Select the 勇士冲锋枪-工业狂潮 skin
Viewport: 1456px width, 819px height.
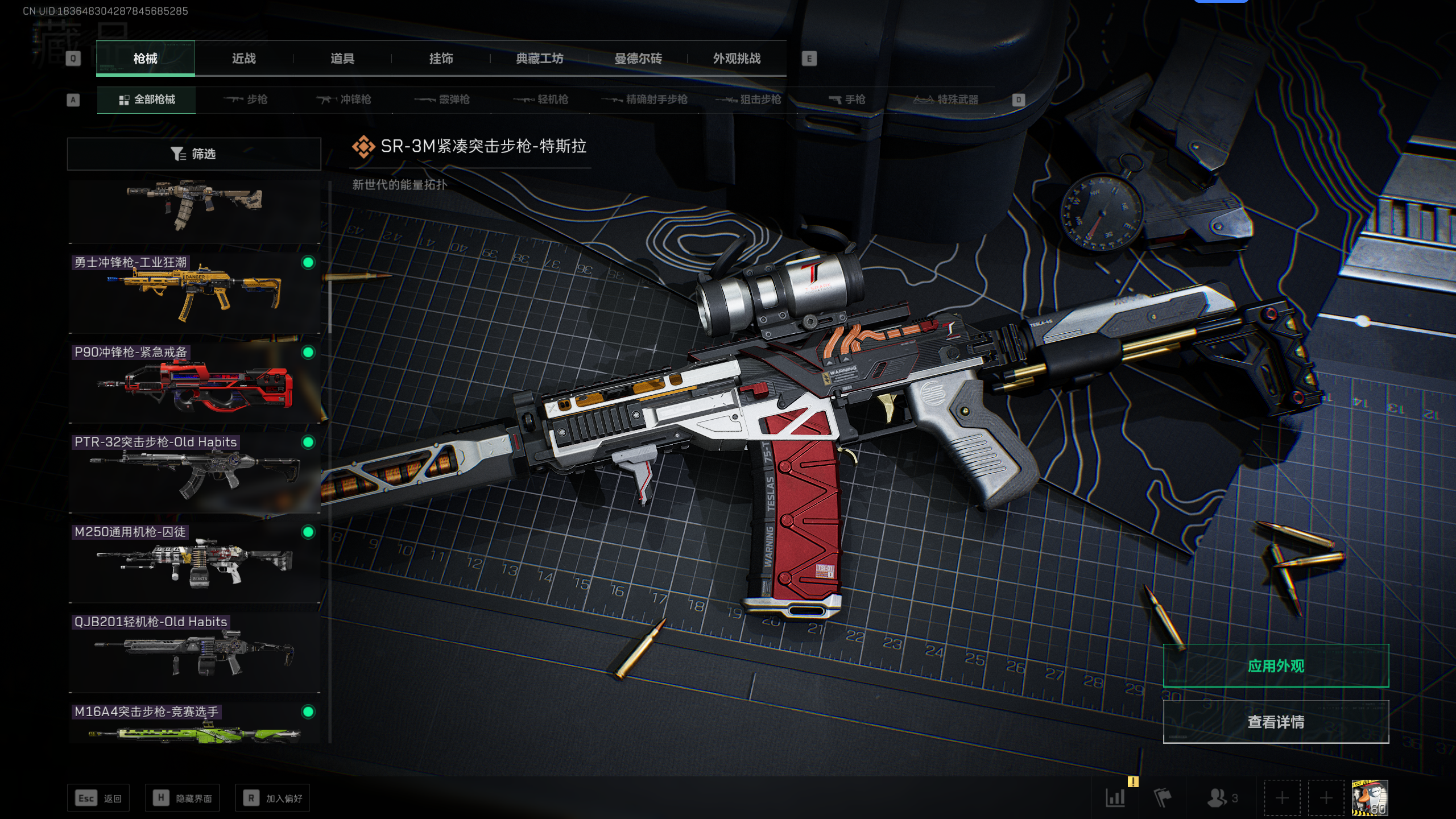(194, 293)
